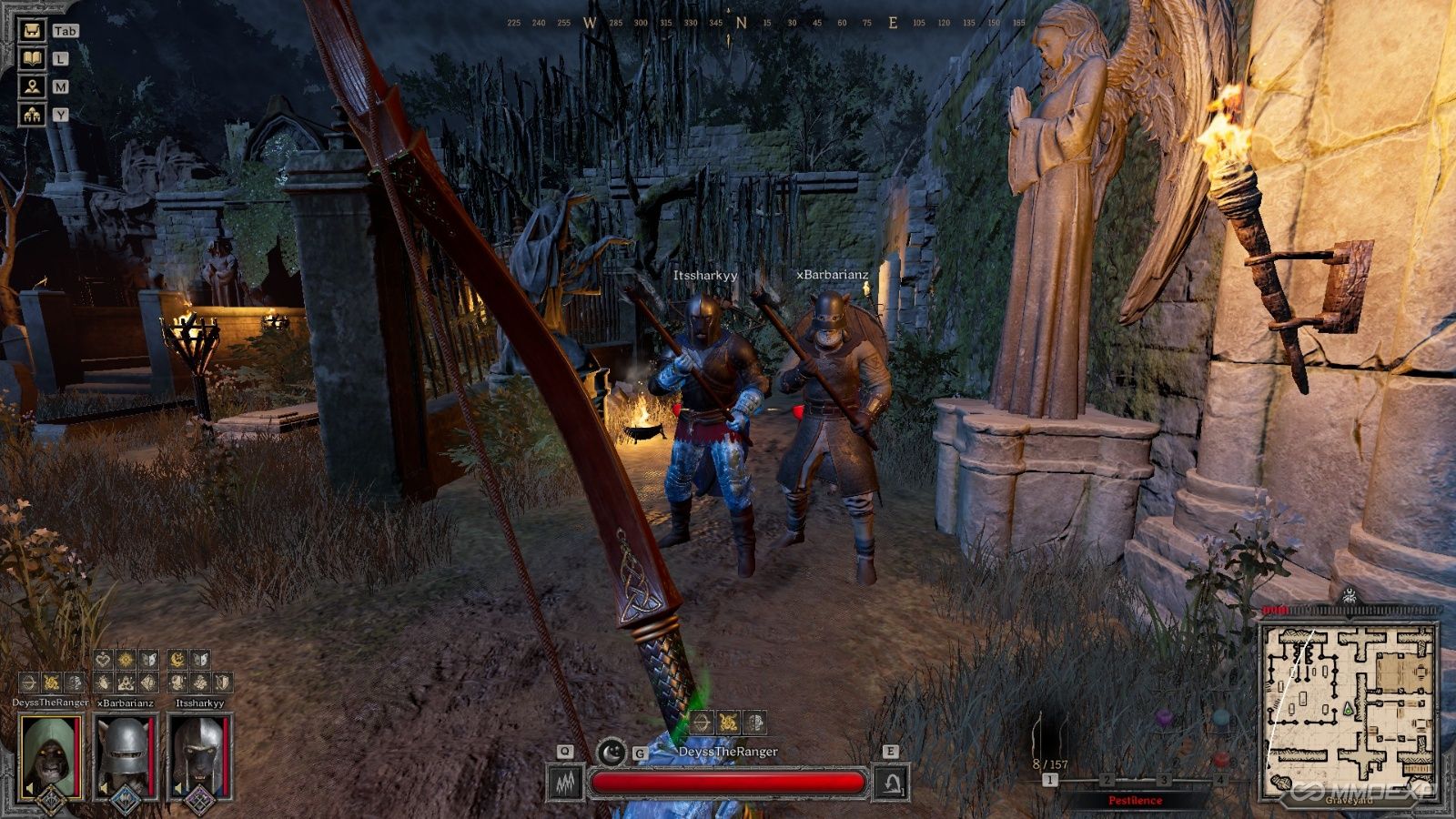Screen dimensions: 1456x819
Task: Mute xBarbarianz using the speaker toggle
Action: (103, 786)
